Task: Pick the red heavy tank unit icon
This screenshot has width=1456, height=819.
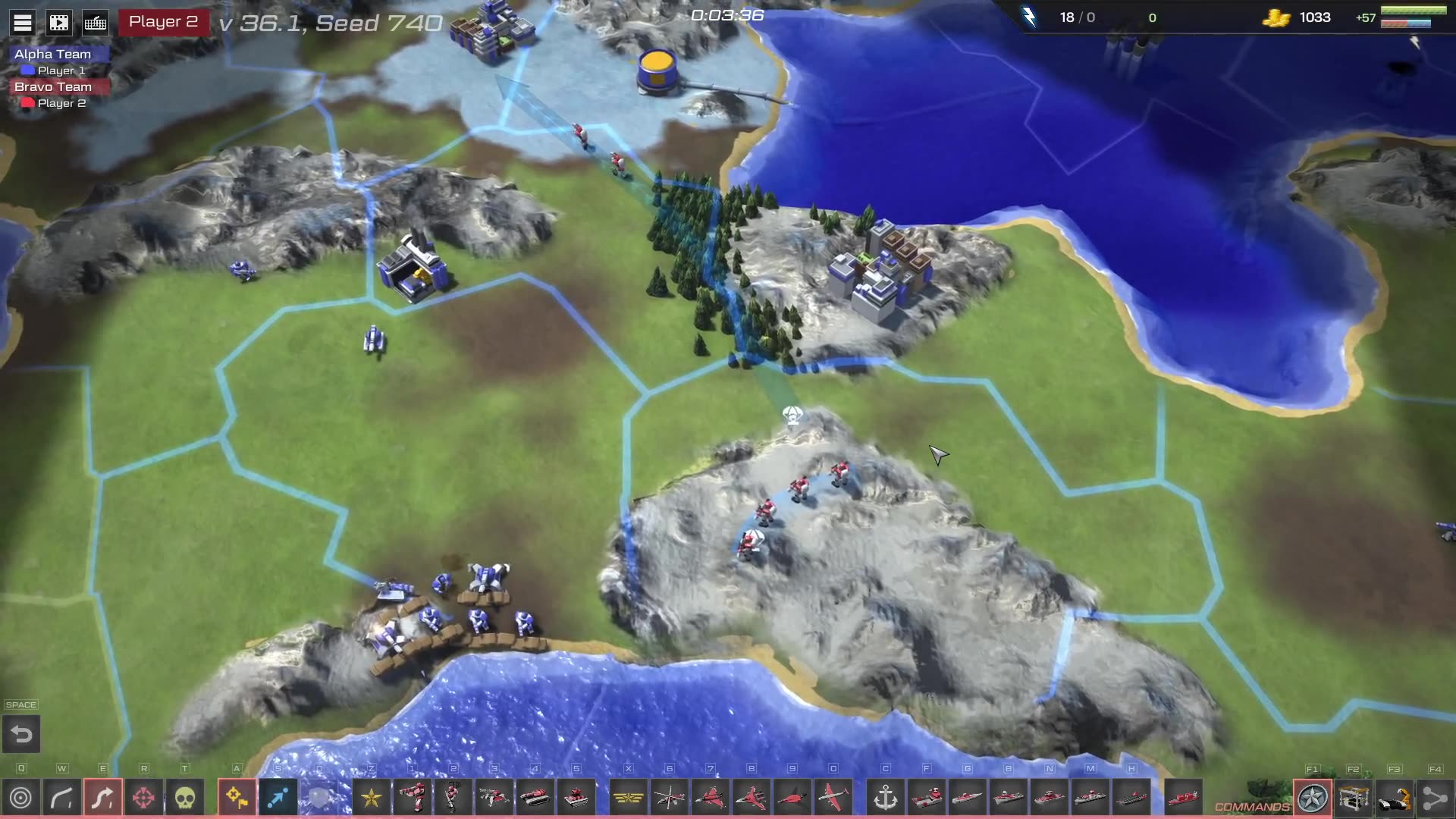Action: pos(535,798)
